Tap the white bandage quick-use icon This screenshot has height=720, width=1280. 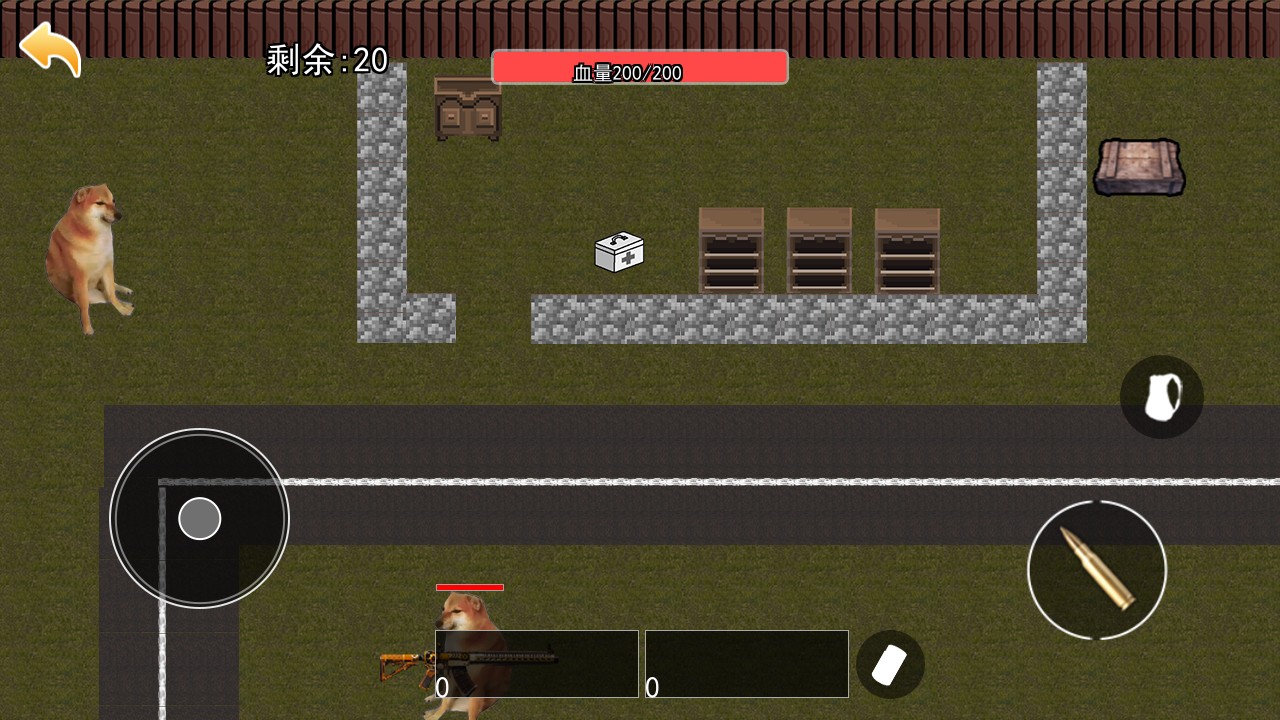tap(890, 663)
